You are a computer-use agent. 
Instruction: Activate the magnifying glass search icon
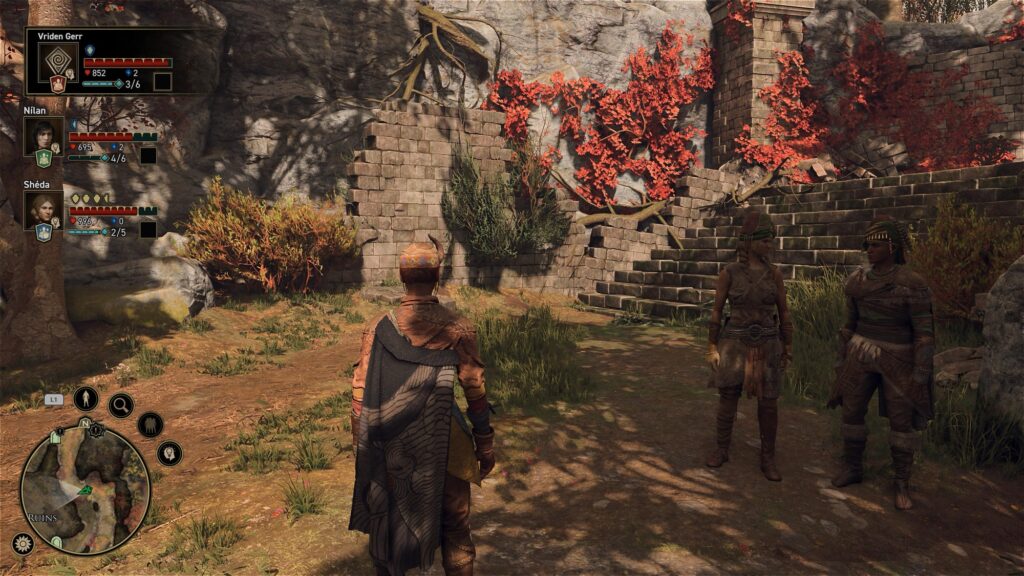tap(121, 405)
